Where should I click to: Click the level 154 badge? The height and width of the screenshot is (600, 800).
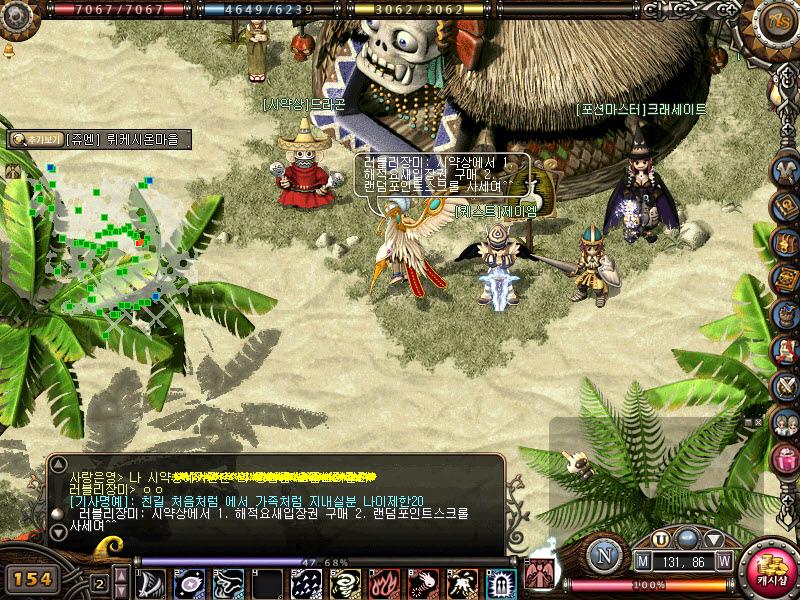point(33,579)
